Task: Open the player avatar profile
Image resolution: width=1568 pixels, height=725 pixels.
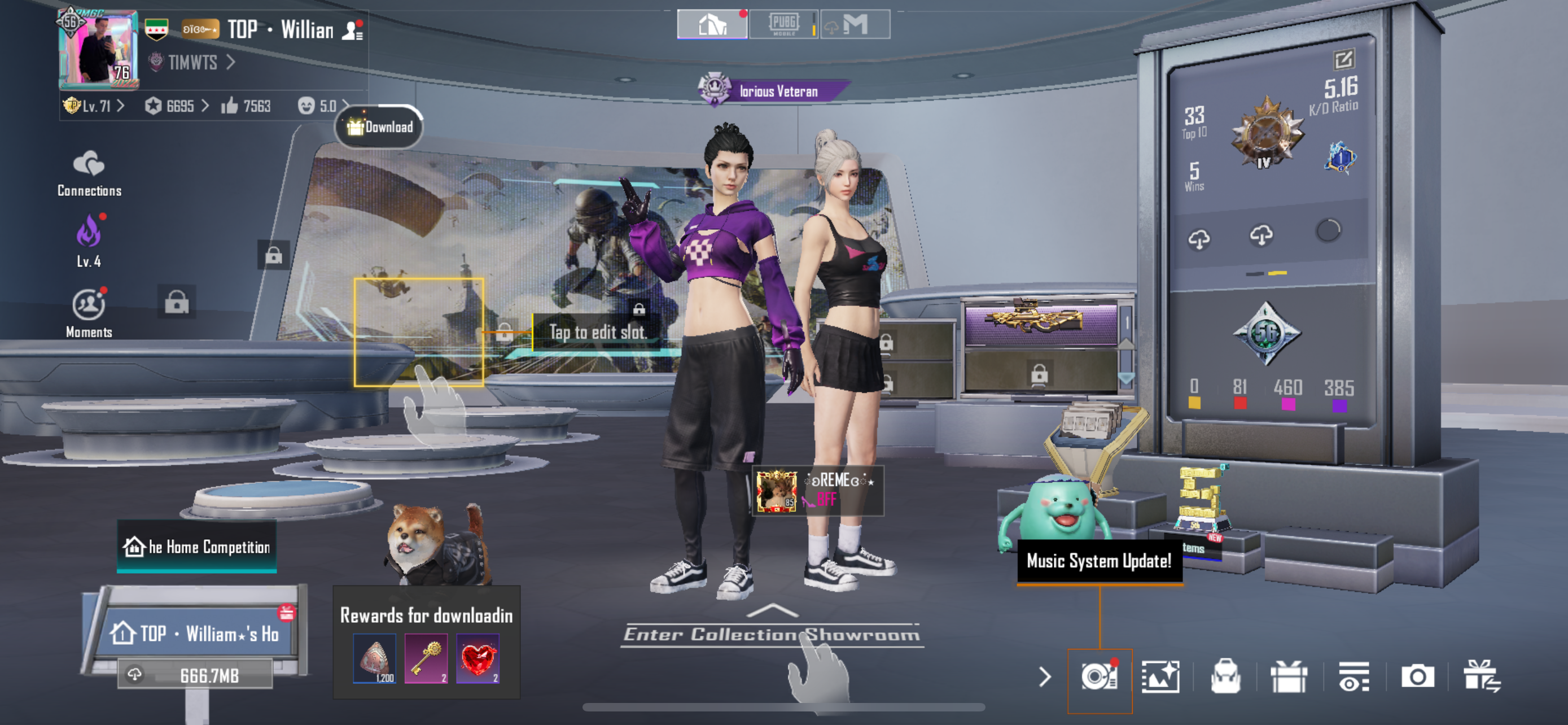Action: (98, 49)
